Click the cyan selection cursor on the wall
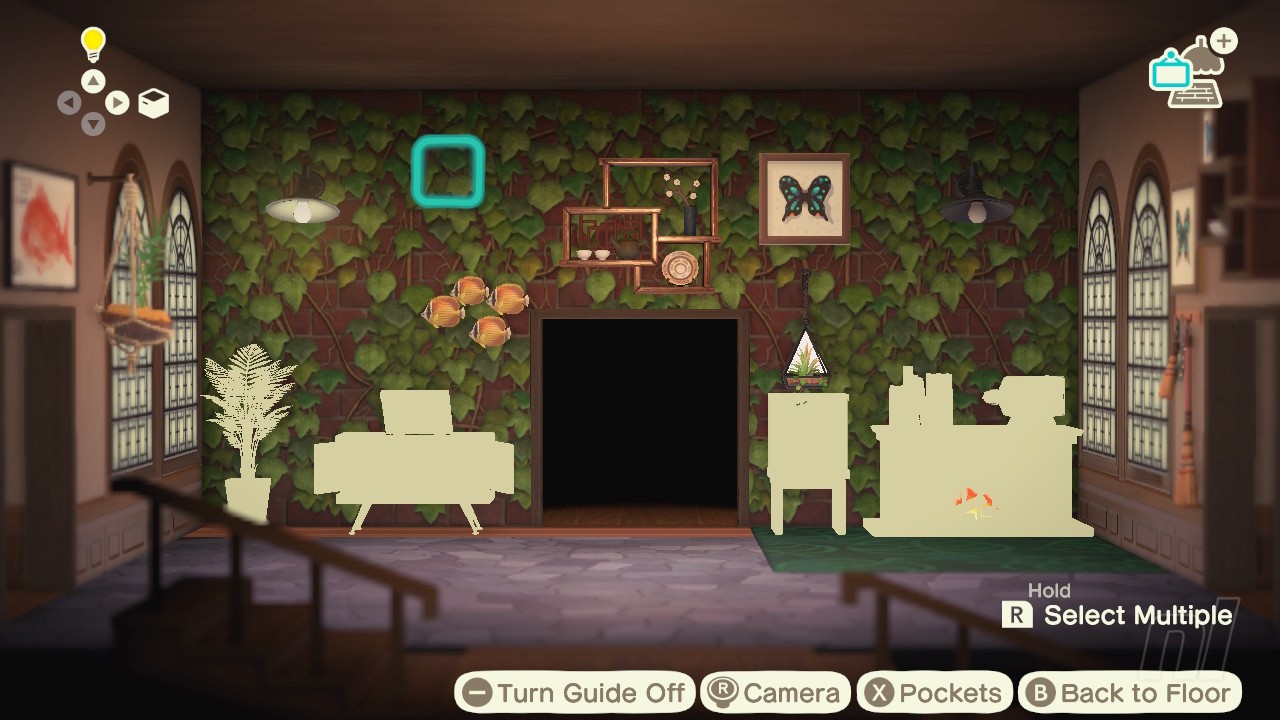 click(x=448, y=172)
